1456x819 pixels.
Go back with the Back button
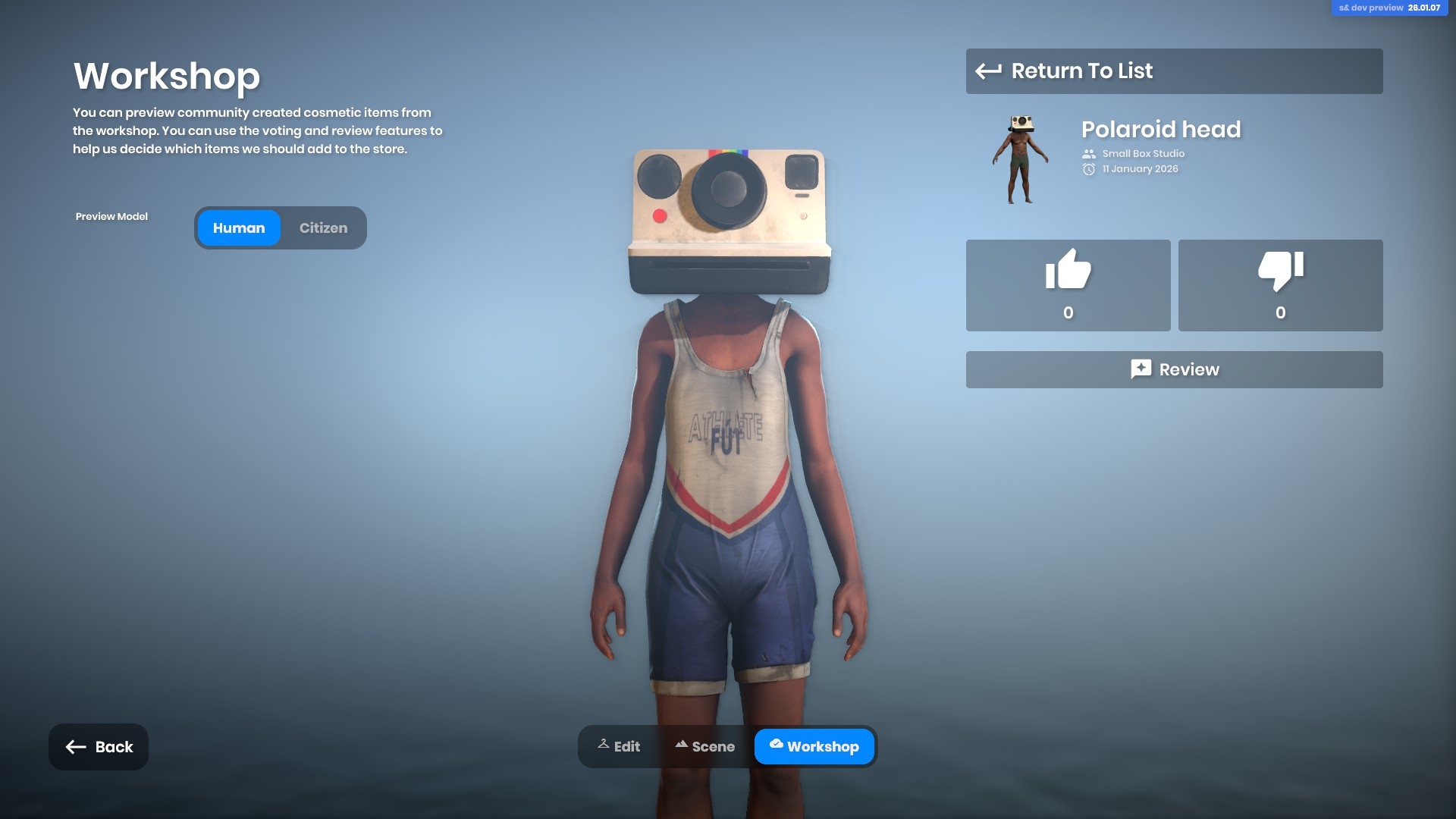[x=99, y=747]
